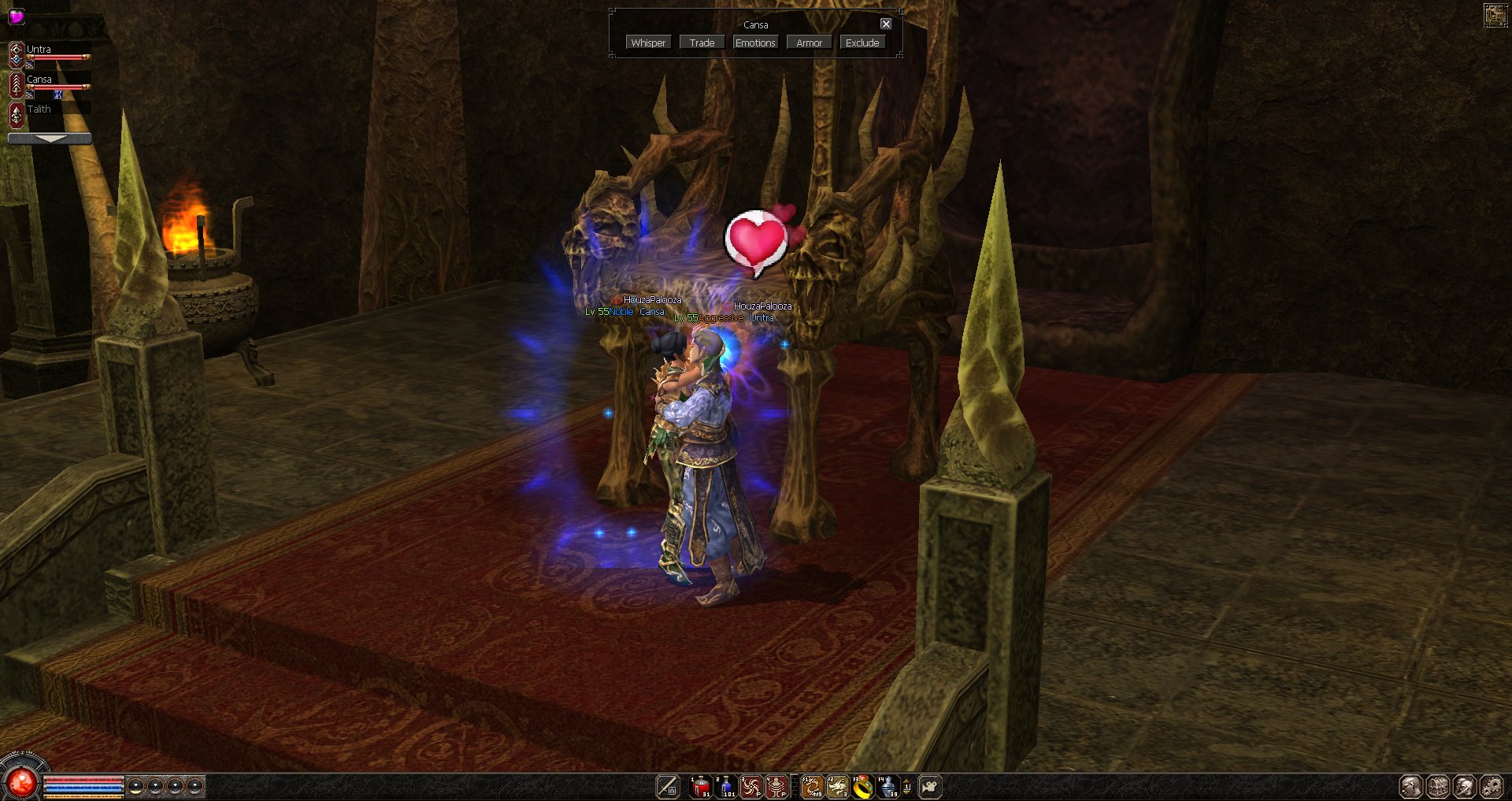The width and height of the screenshot is (1512, 801).
Task: Use the red health potion
Action: [x=700, y=786]
